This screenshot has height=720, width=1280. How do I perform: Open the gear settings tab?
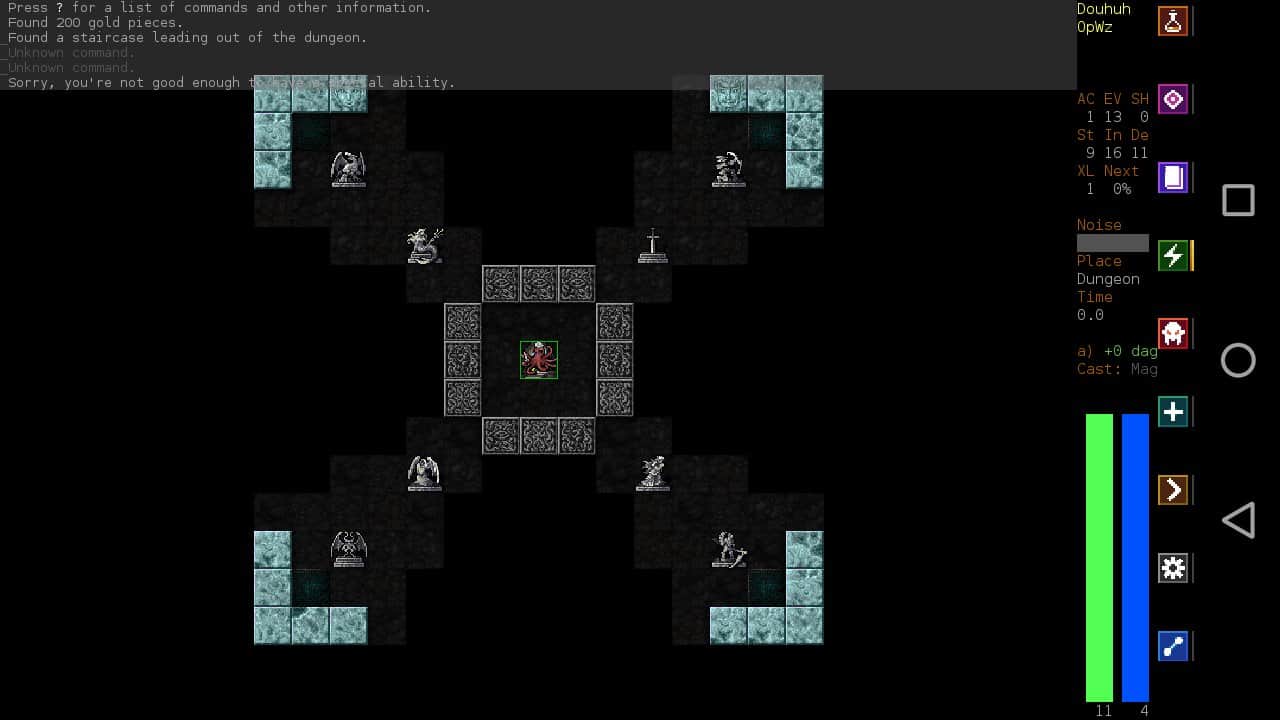tap(1173, 568)
